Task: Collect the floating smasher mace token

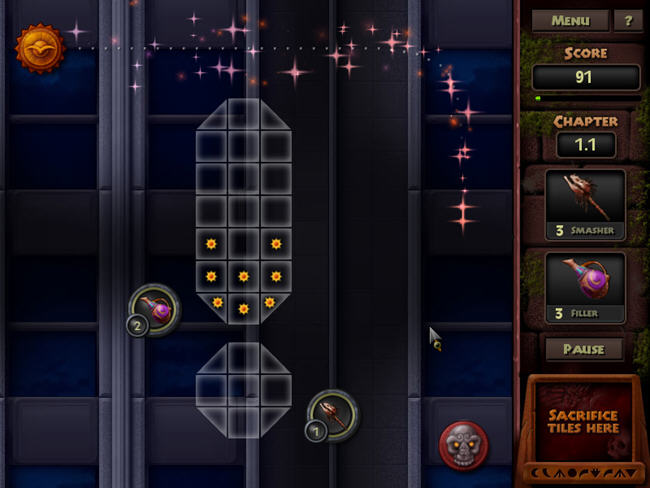Action: [x=333, y=414]
